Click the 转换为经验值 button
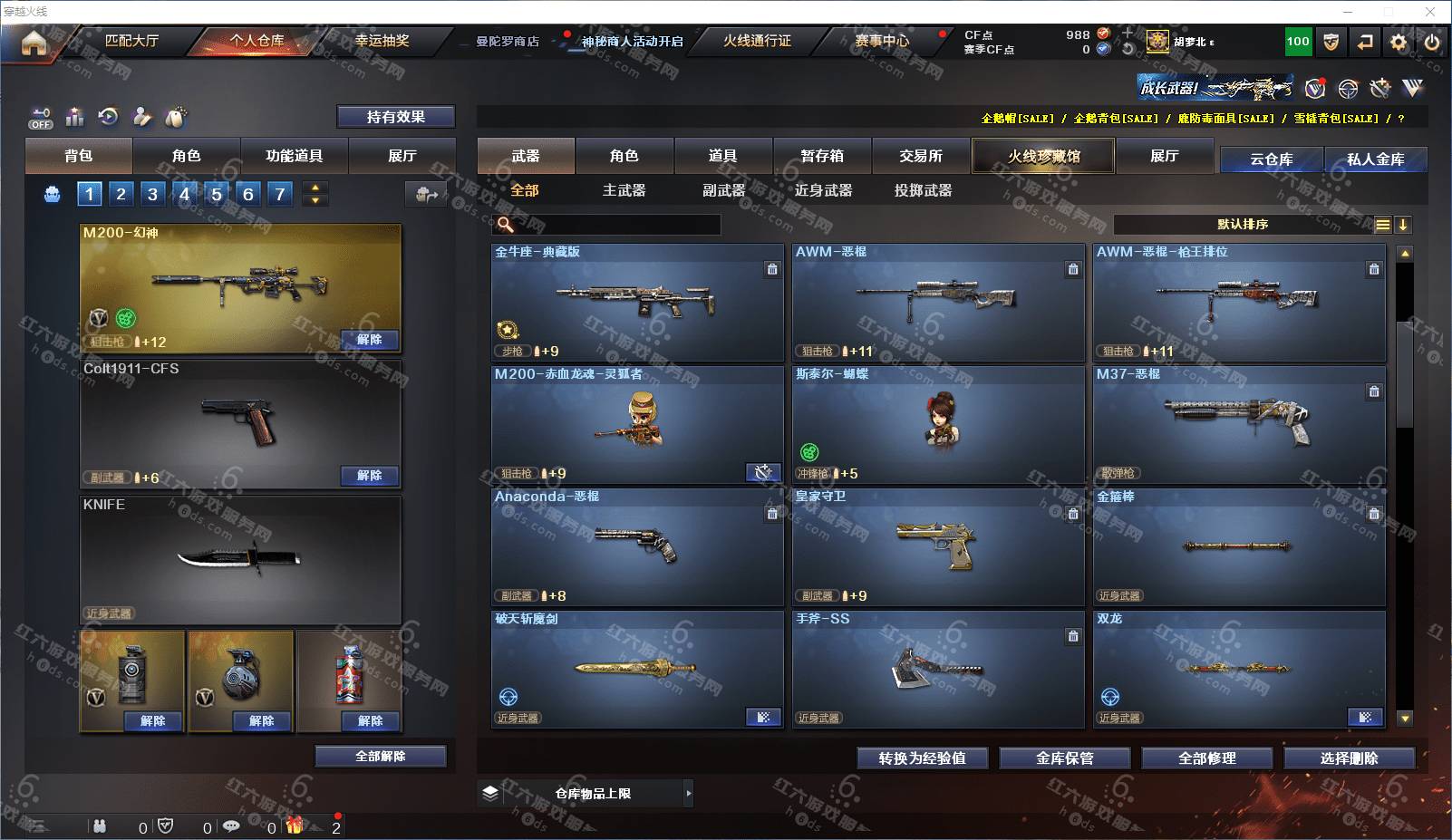Image resolution: width=1452 pixels, height=840 pixels. [922, 758]
